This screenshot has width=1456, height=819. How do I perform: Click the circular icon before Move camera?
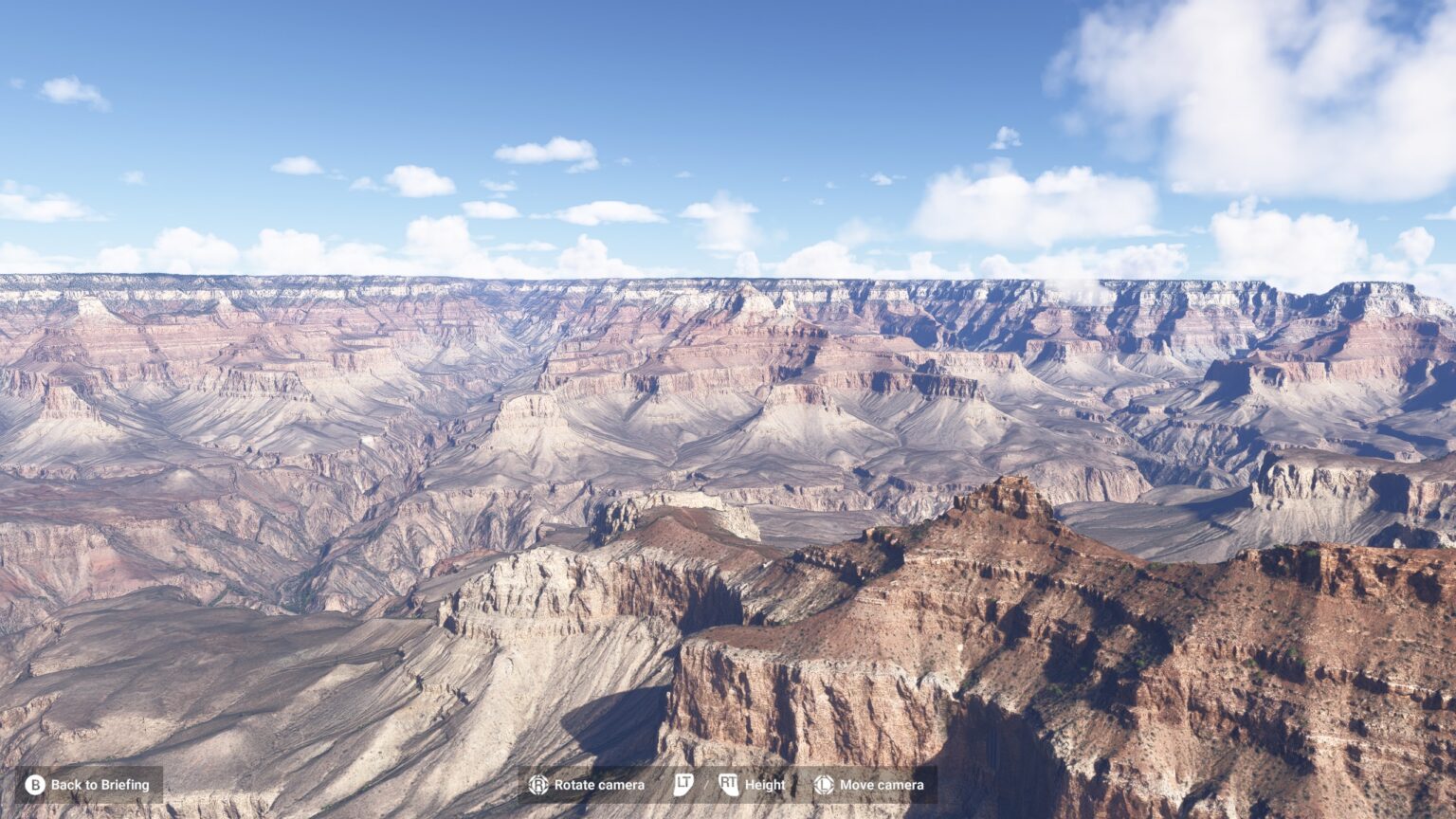pos(822,785)
